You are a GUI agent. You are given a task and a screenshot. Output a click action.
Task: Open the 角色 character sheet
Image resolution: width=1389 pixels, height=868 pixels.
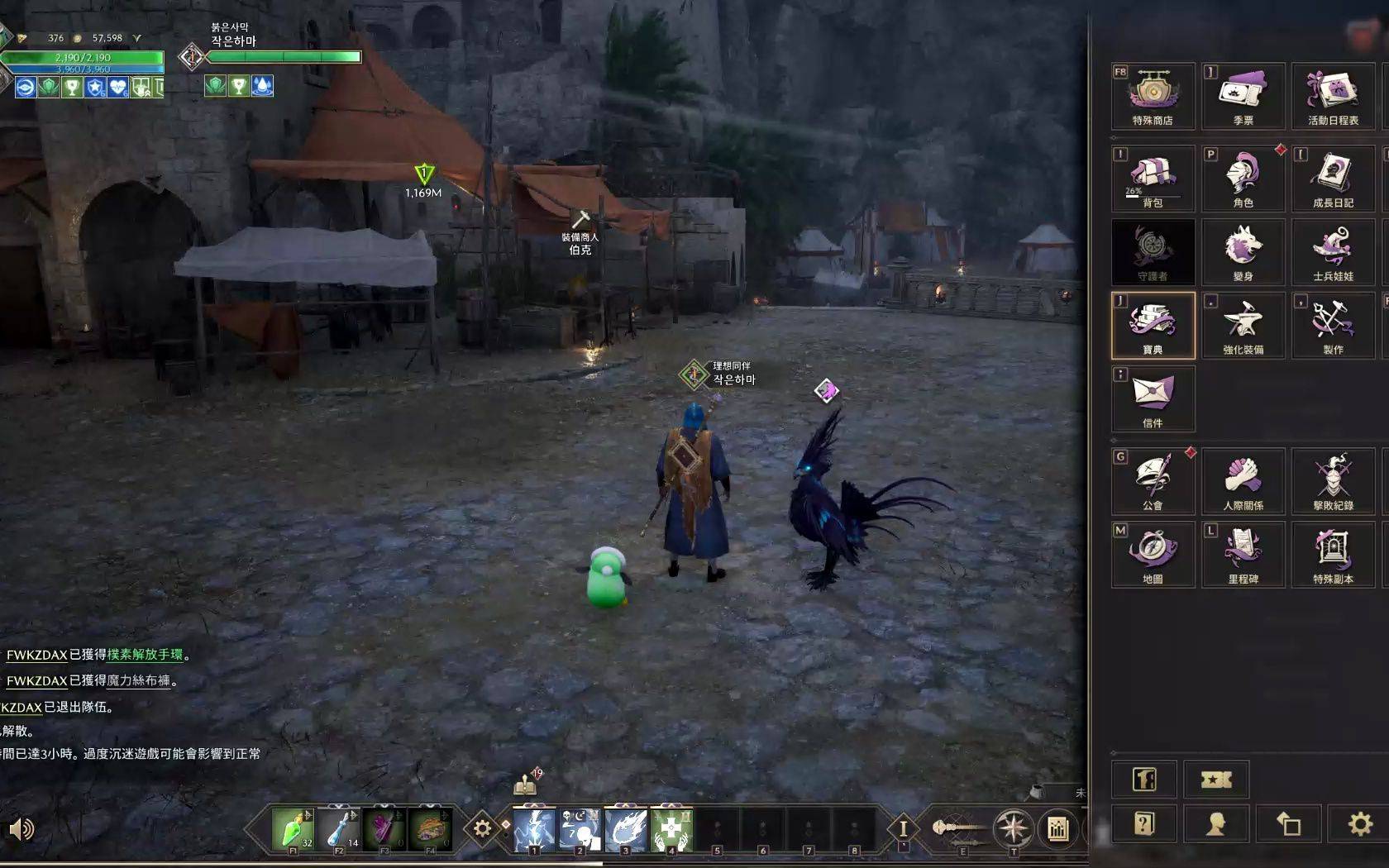(1243, 177)
